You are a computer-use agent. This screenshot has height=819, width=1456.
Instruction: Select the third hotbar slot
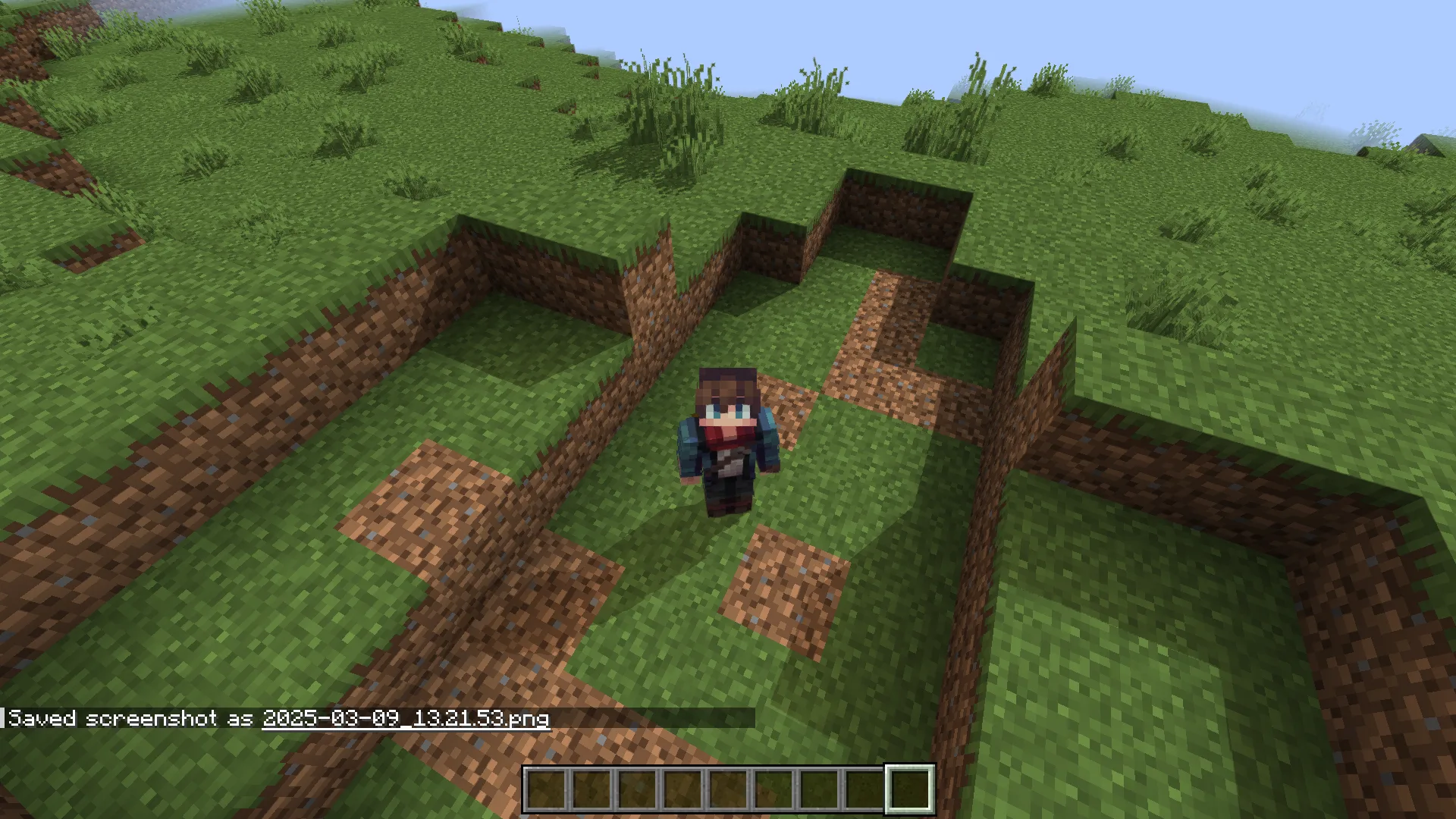[638, 789]
